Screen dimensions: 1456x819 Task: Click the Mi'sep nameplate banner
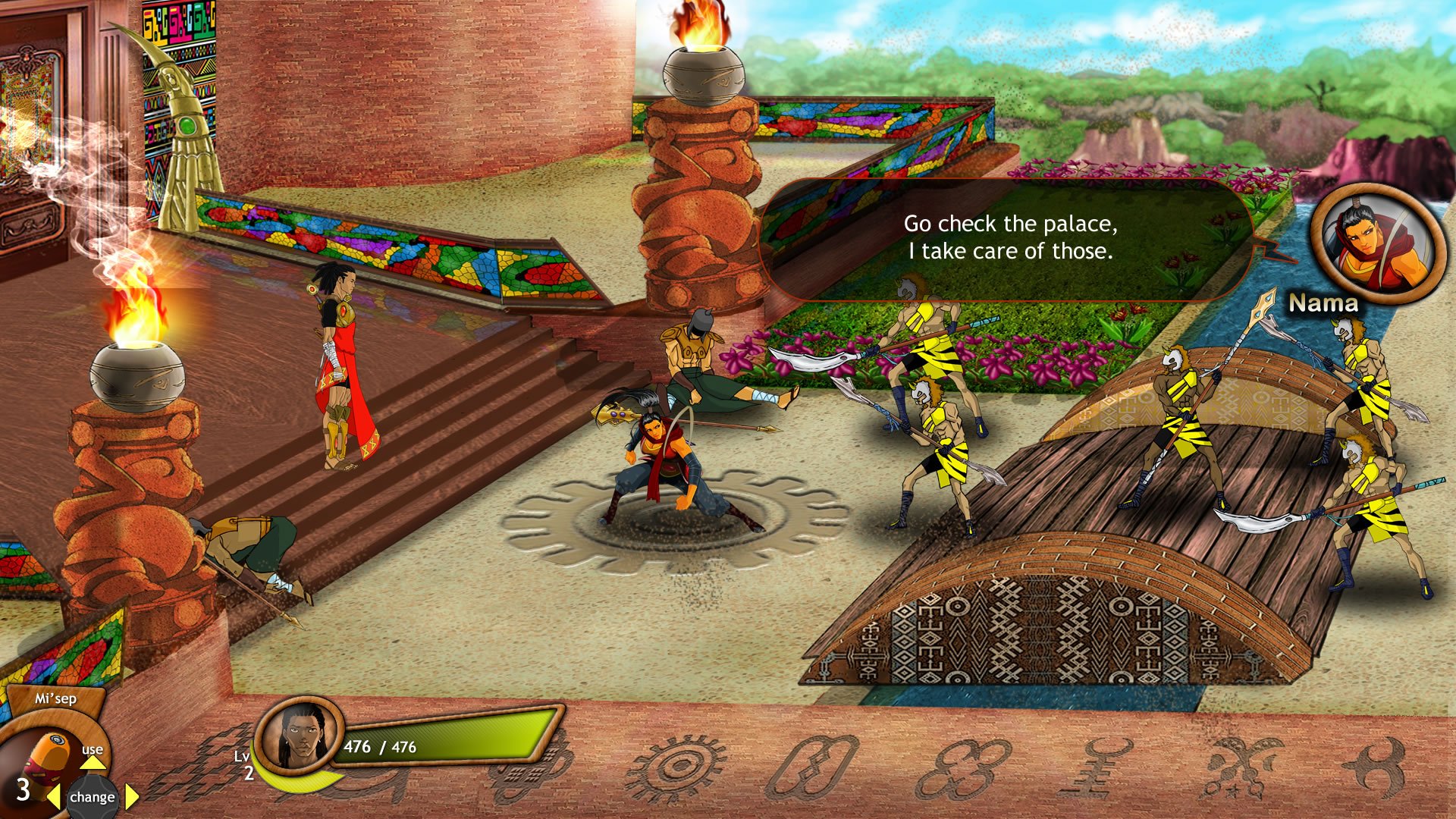pos(55,698)
